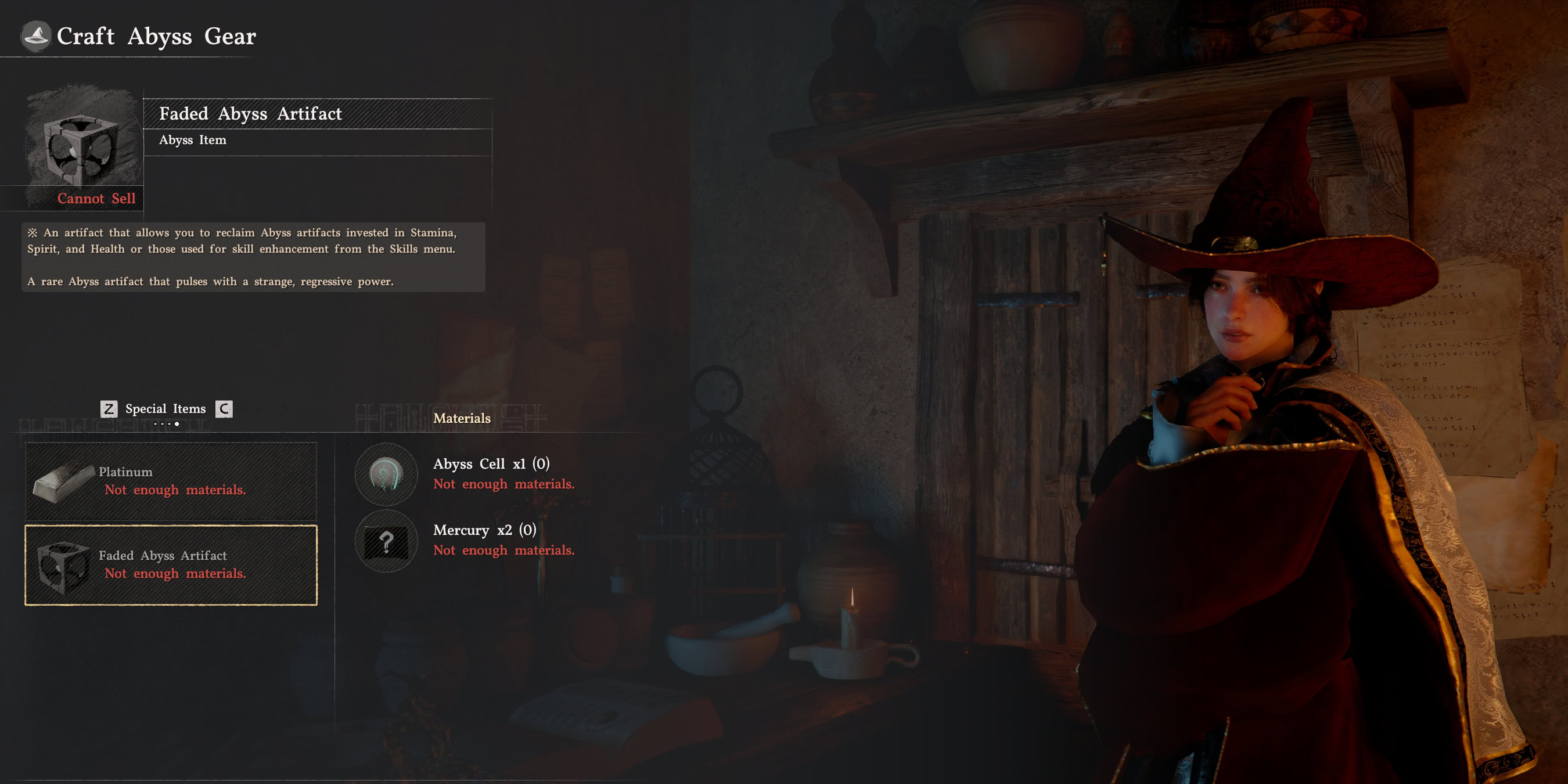Switch to the previous category with Z
Viewport: 1568px width, 784px height.
point(108,408)
